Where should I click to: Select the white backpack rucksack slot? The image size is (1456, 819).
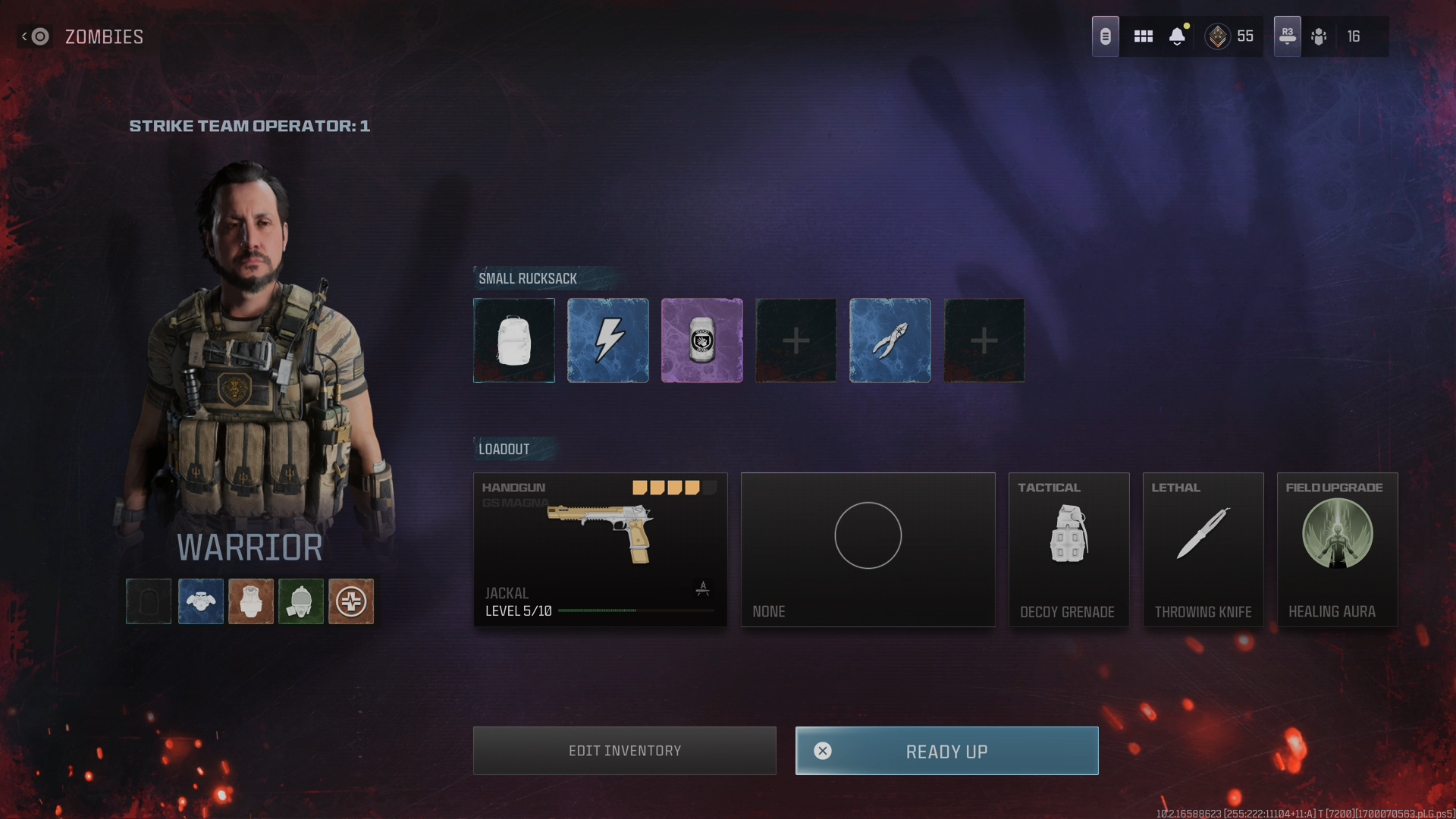514,340
